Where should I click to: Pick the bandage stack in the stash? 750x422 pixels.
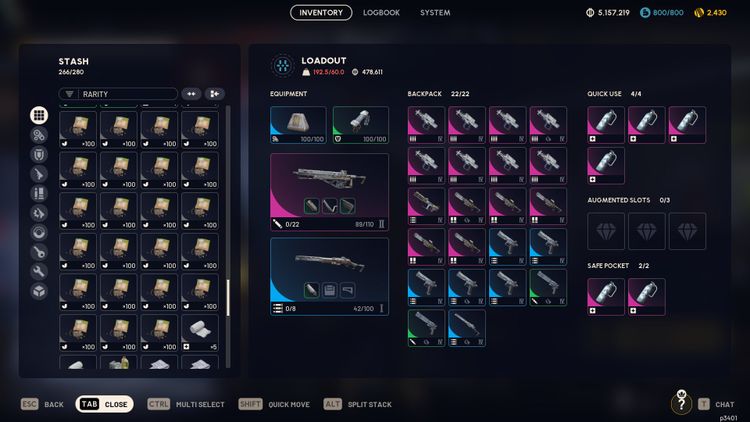[x=199, y=329]
